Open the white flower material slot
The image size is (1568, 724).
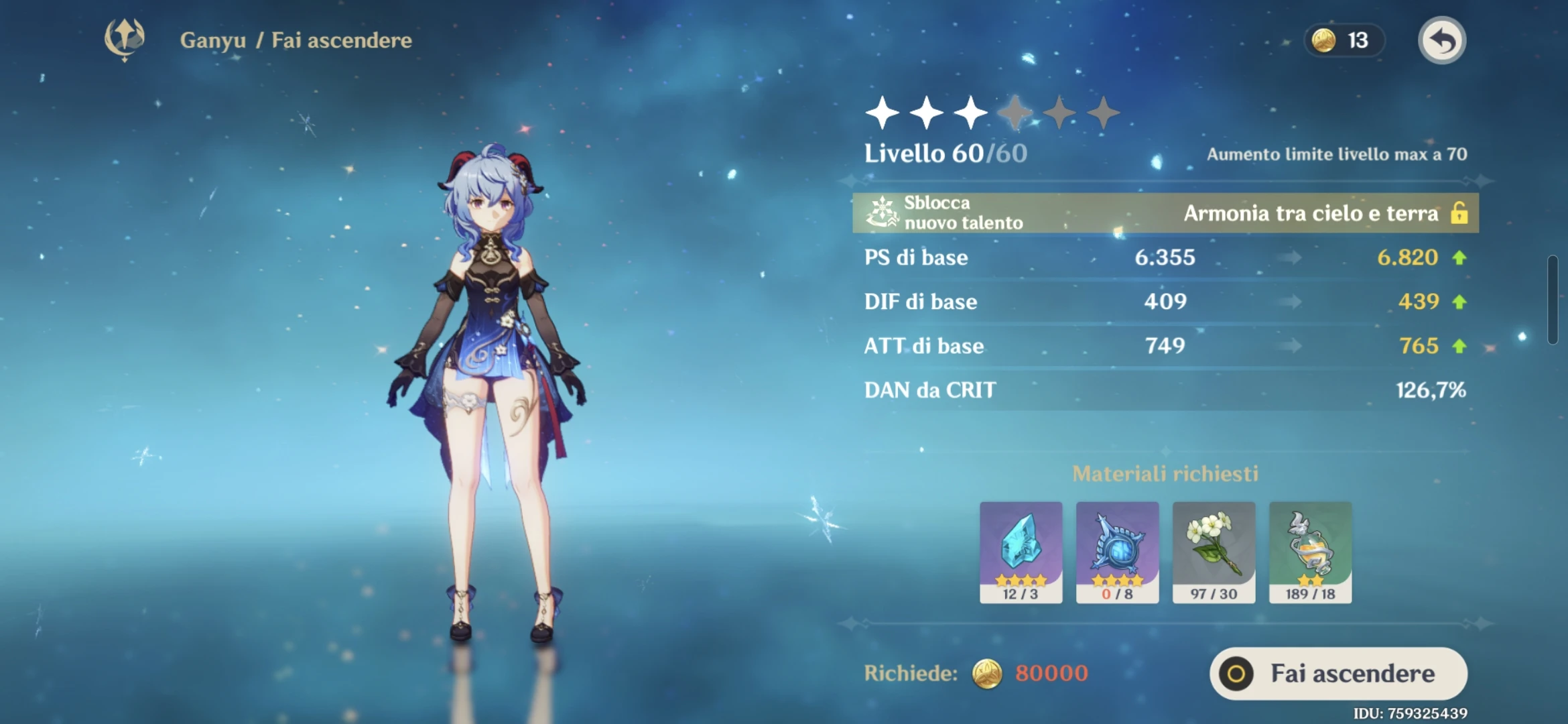[1214, 551]
